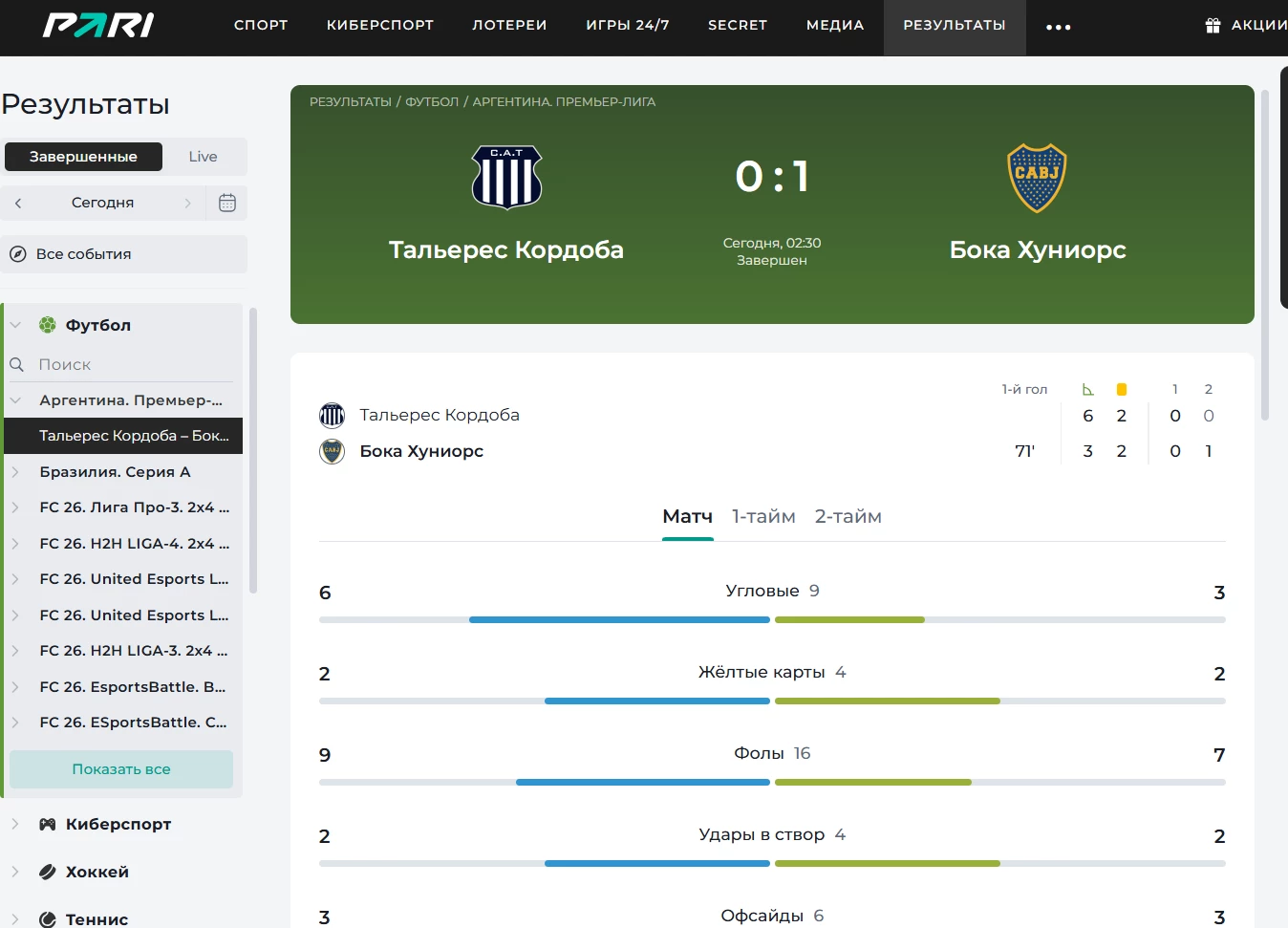Show more navigation options via three dots
This screenshot has height=928, width=1288.
click(1058, 27)
